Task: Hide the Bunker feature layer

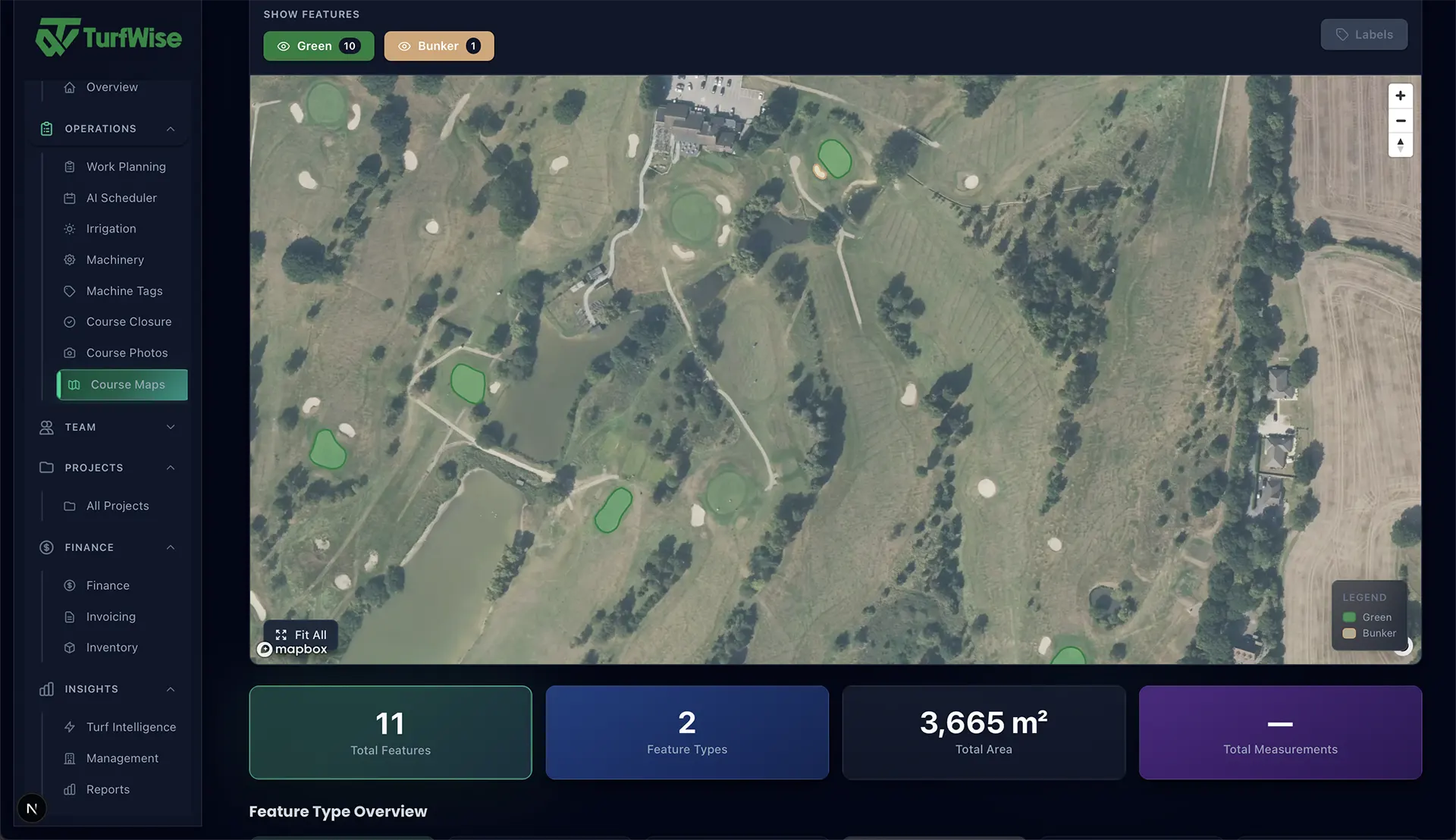Action: click(x=438, y=45)
